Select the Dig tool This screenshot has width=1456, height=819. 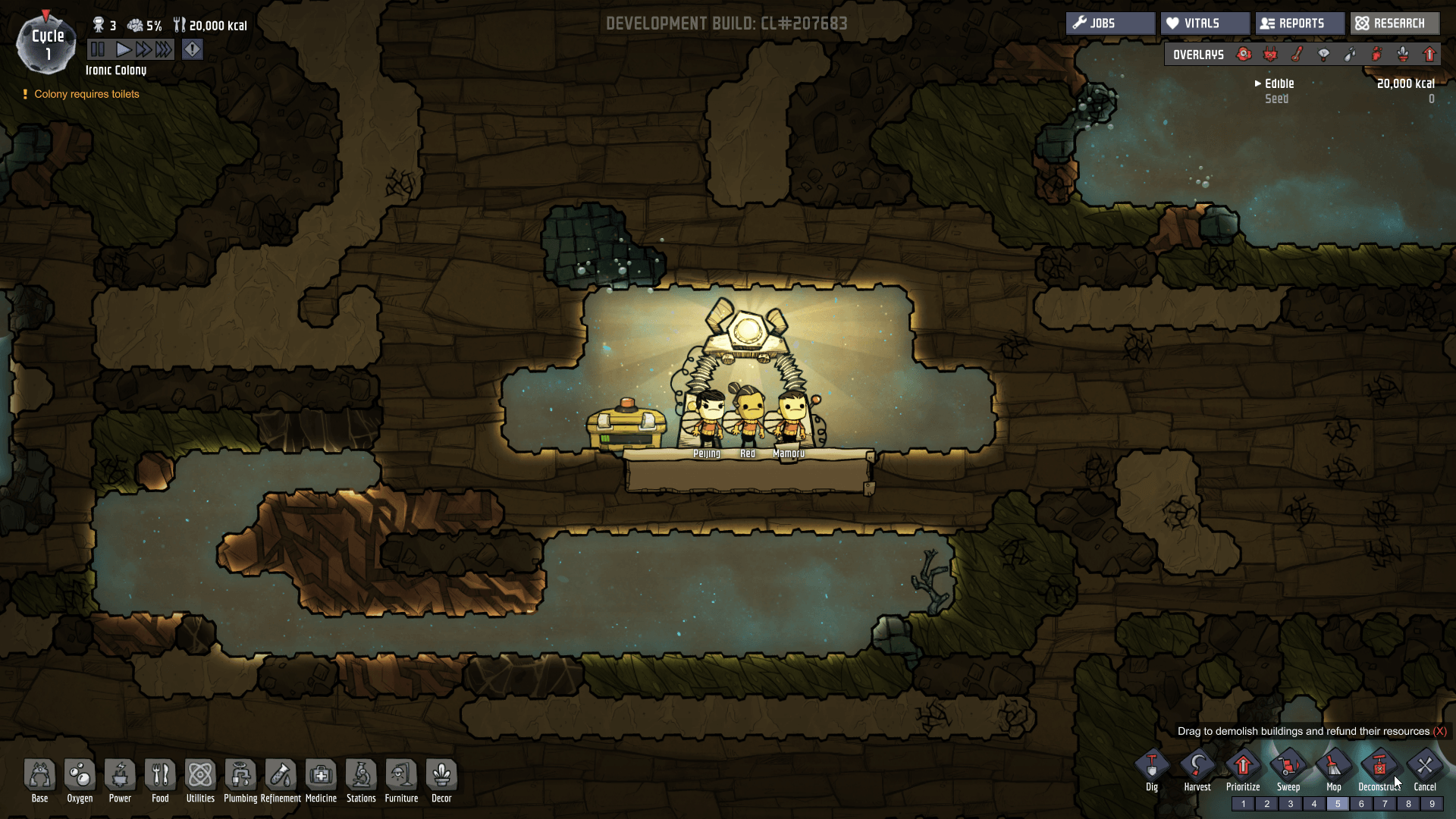pos(1152,767)
